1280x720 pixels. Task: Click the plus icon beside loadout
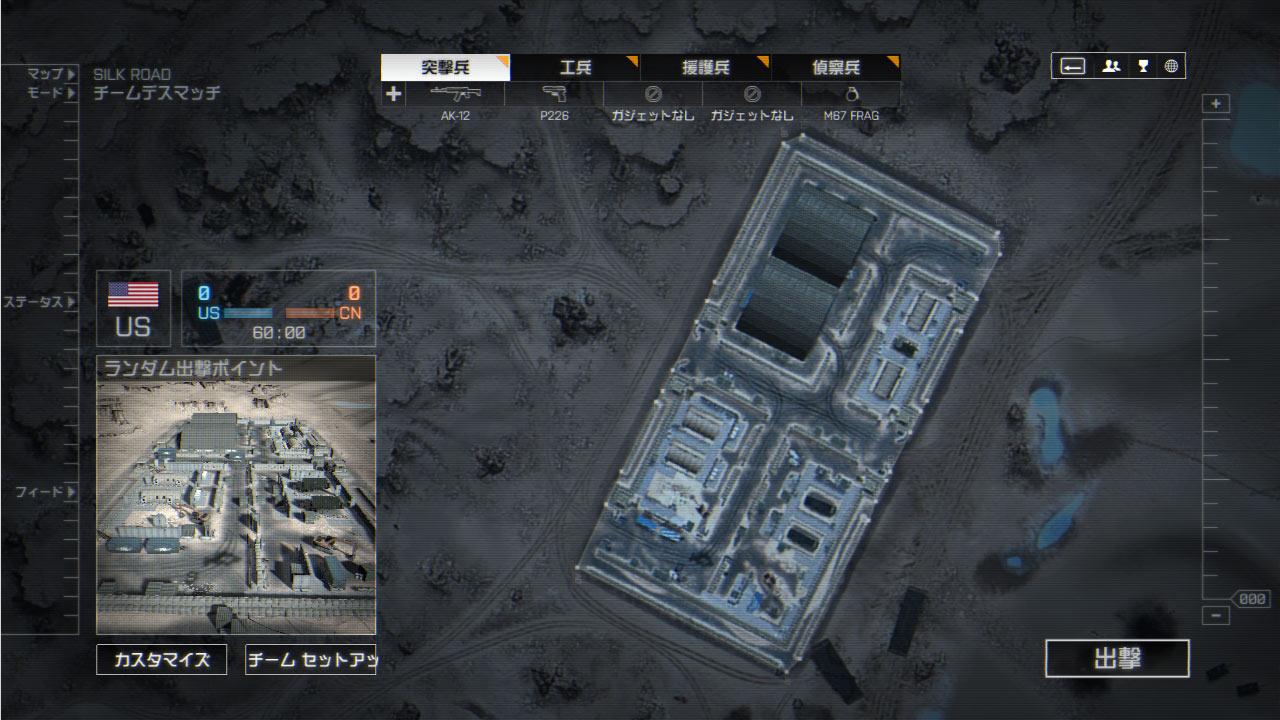pos(394,94)
